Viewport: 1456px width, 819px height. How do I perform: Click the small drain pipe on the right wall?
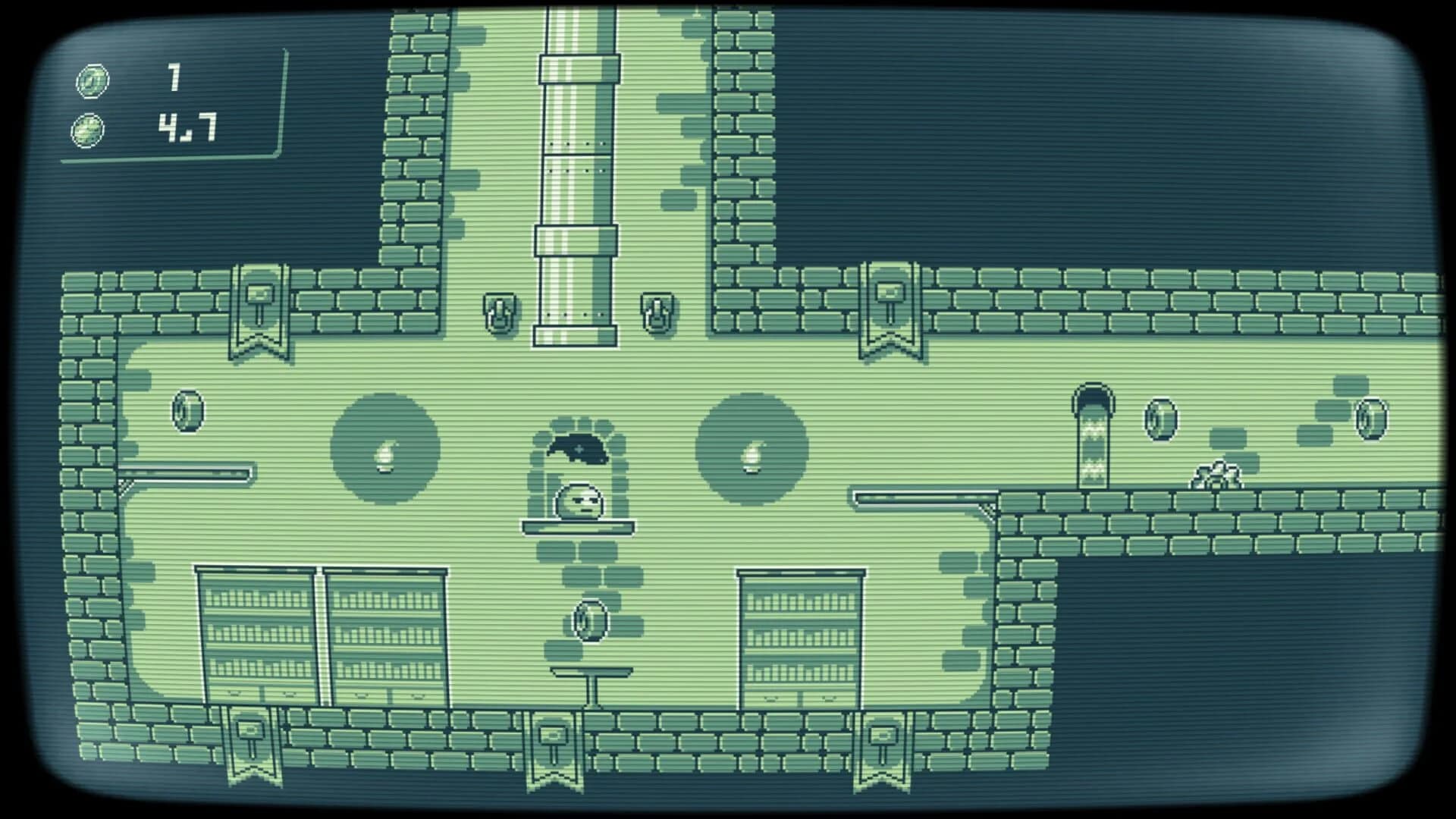click(x=1092, y=432)
